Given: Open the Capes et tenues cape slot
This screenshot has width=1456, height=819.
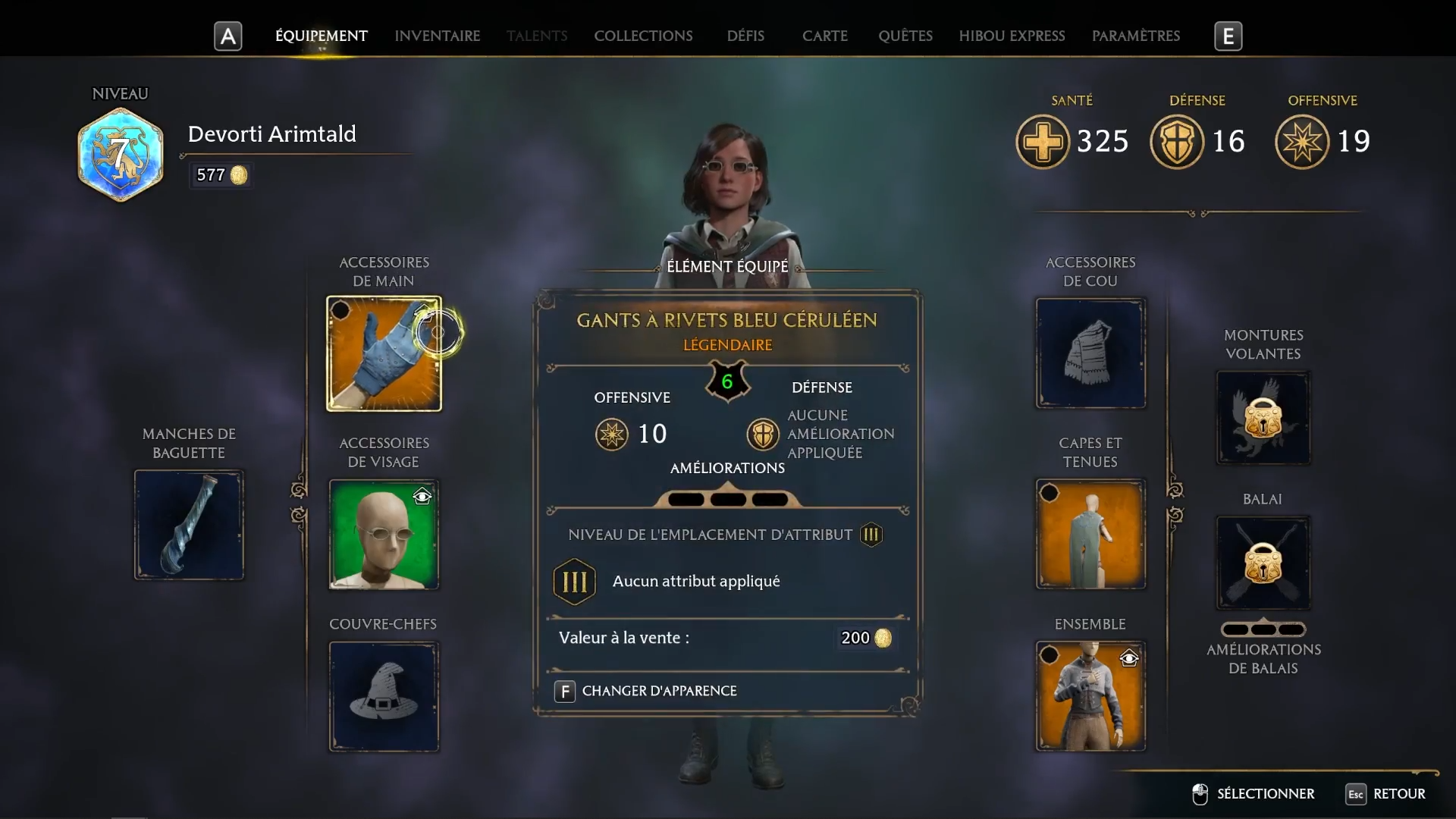Looking at the screenshot, I should tap(1090, 533).
